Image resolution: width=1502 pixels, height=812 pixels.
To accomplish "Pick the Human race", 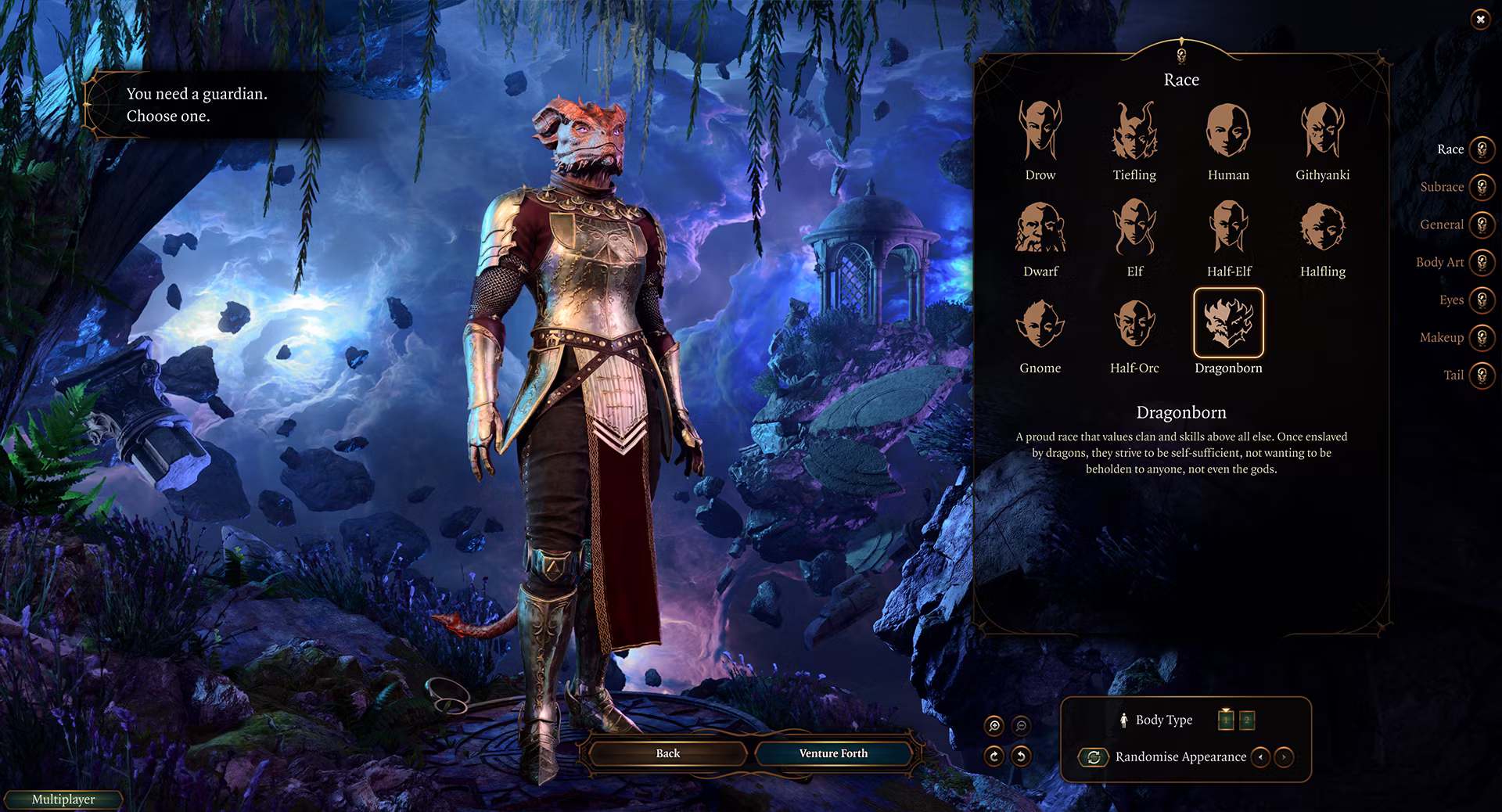I will [1228, 131].
